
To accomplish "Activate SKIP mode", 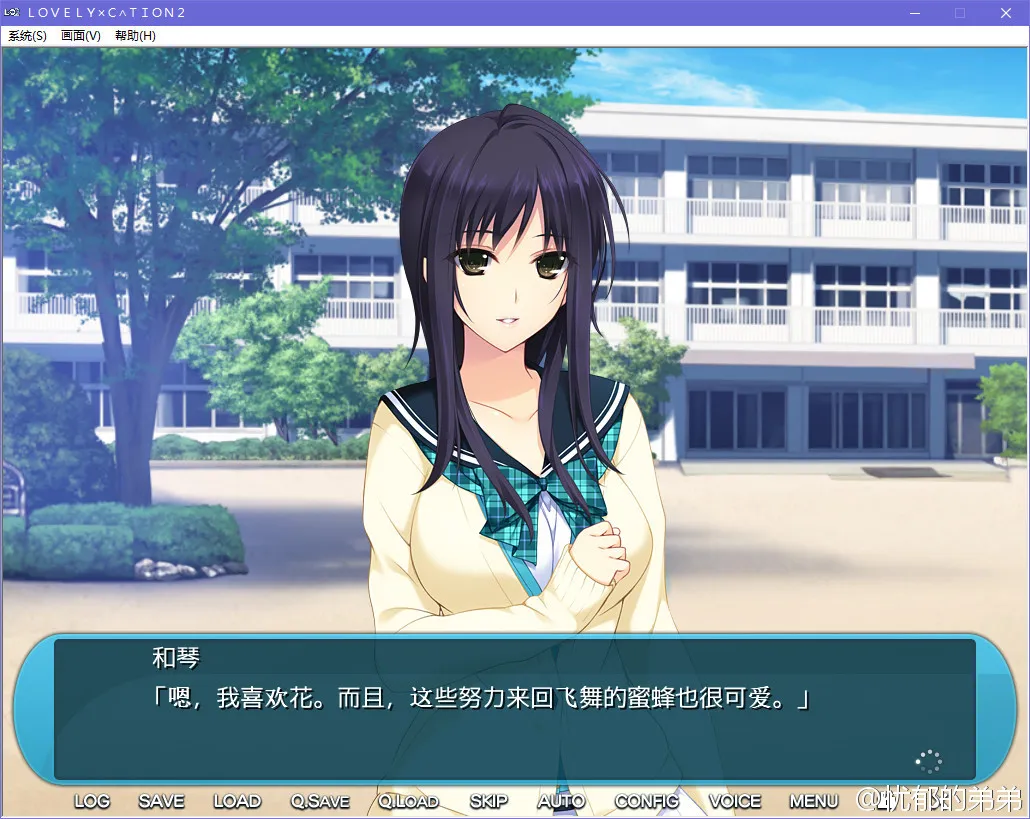I will click(489, 801).
